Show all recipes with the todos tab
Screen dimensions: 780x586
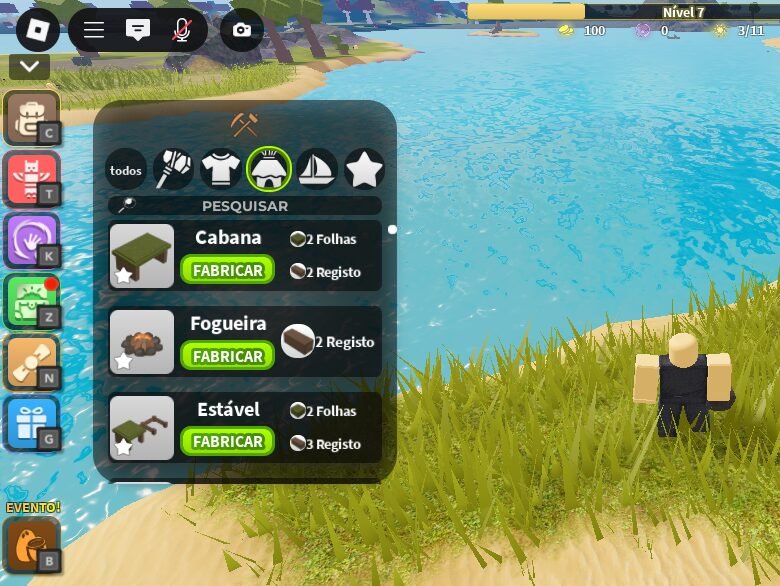click(126, 170)
